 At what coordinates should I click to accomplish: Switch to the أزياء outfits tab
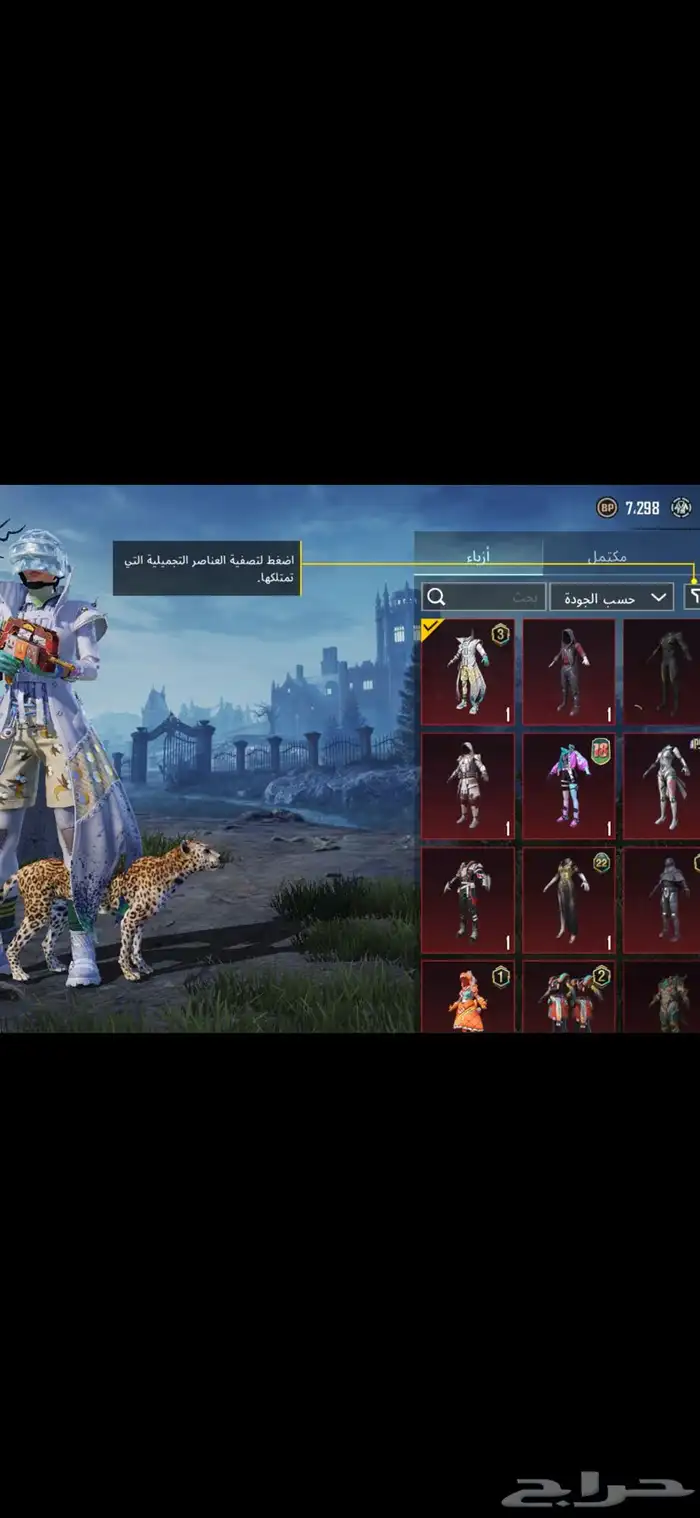(x=480, y=554)
